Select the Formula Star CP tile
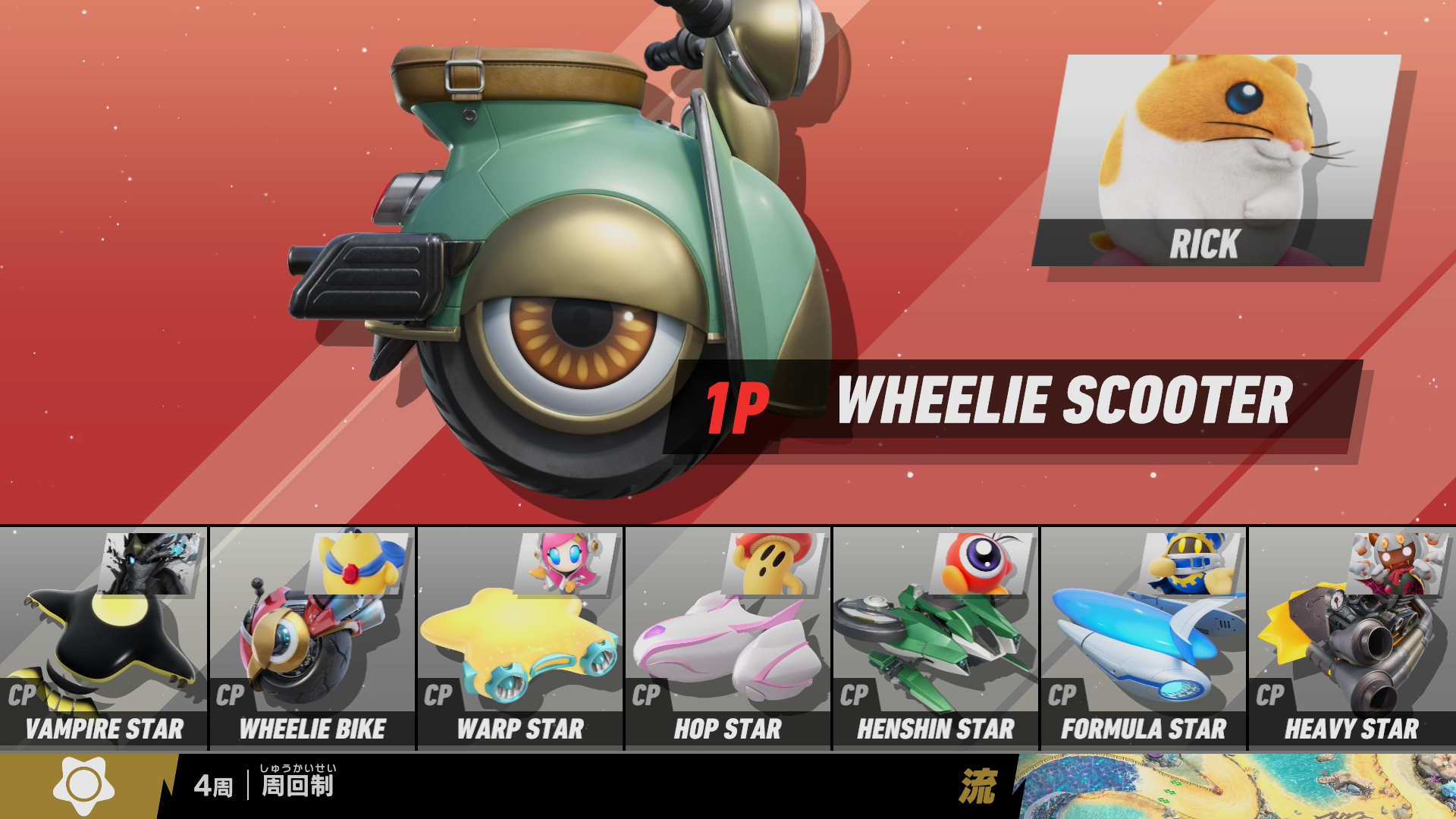Screen dimensions: 1456x819 click(x=1144, y=639)
